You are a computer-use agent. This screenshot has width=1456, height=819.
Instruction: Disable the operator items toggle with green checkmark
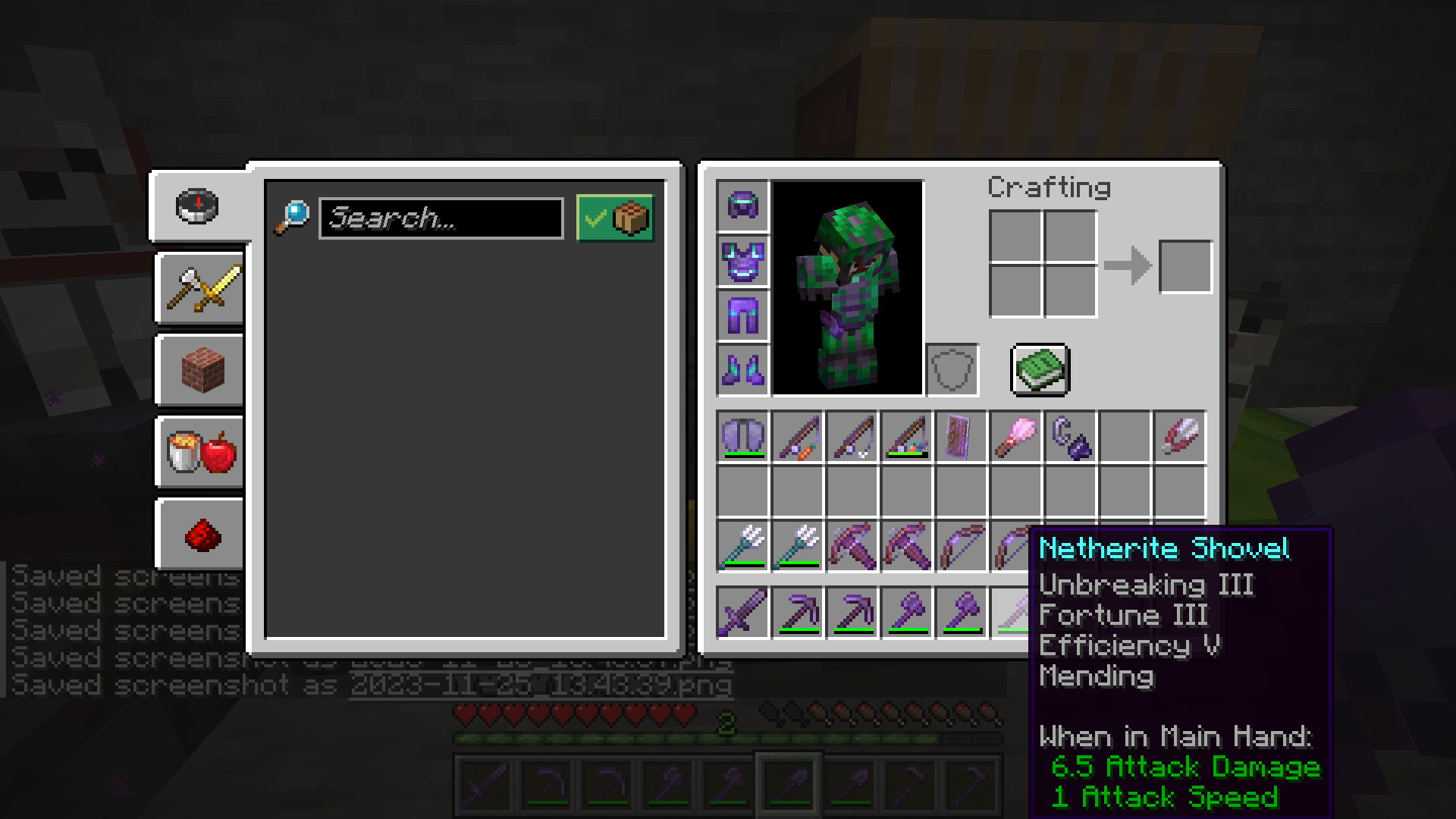[x=616, y=218]
